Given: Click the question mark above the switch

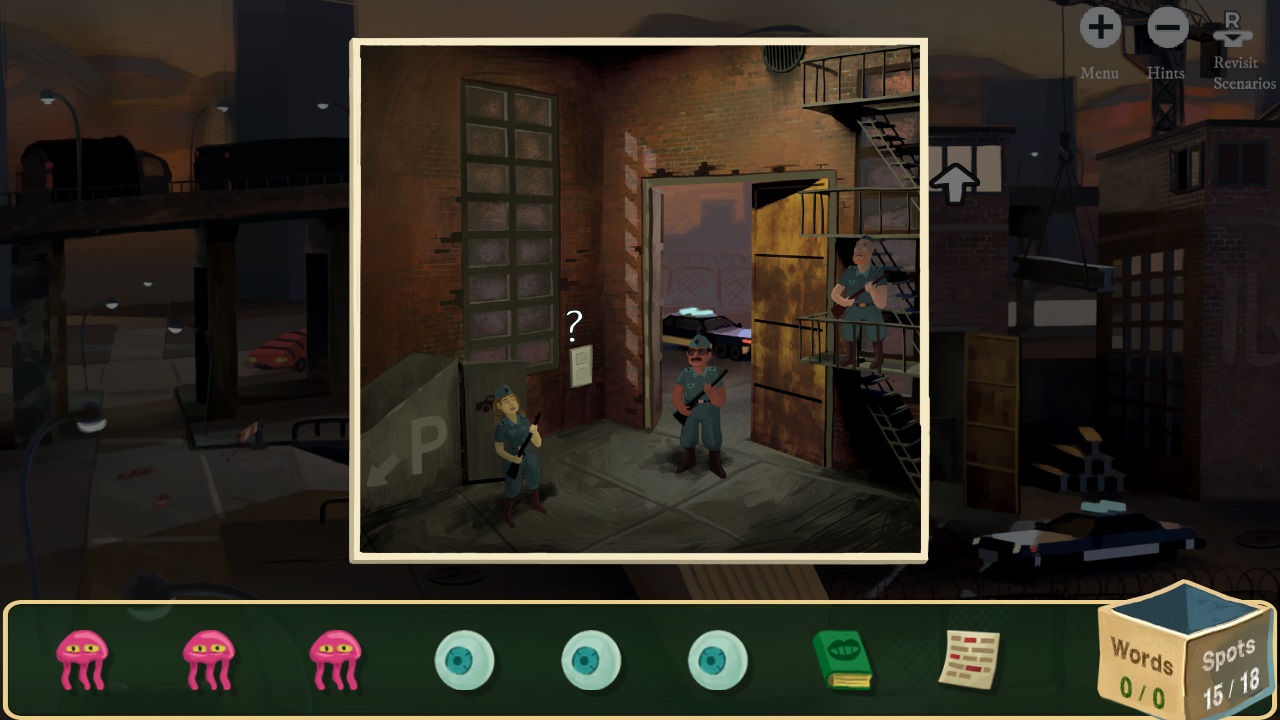Looking at the screenshot, I should coord(572,327).
